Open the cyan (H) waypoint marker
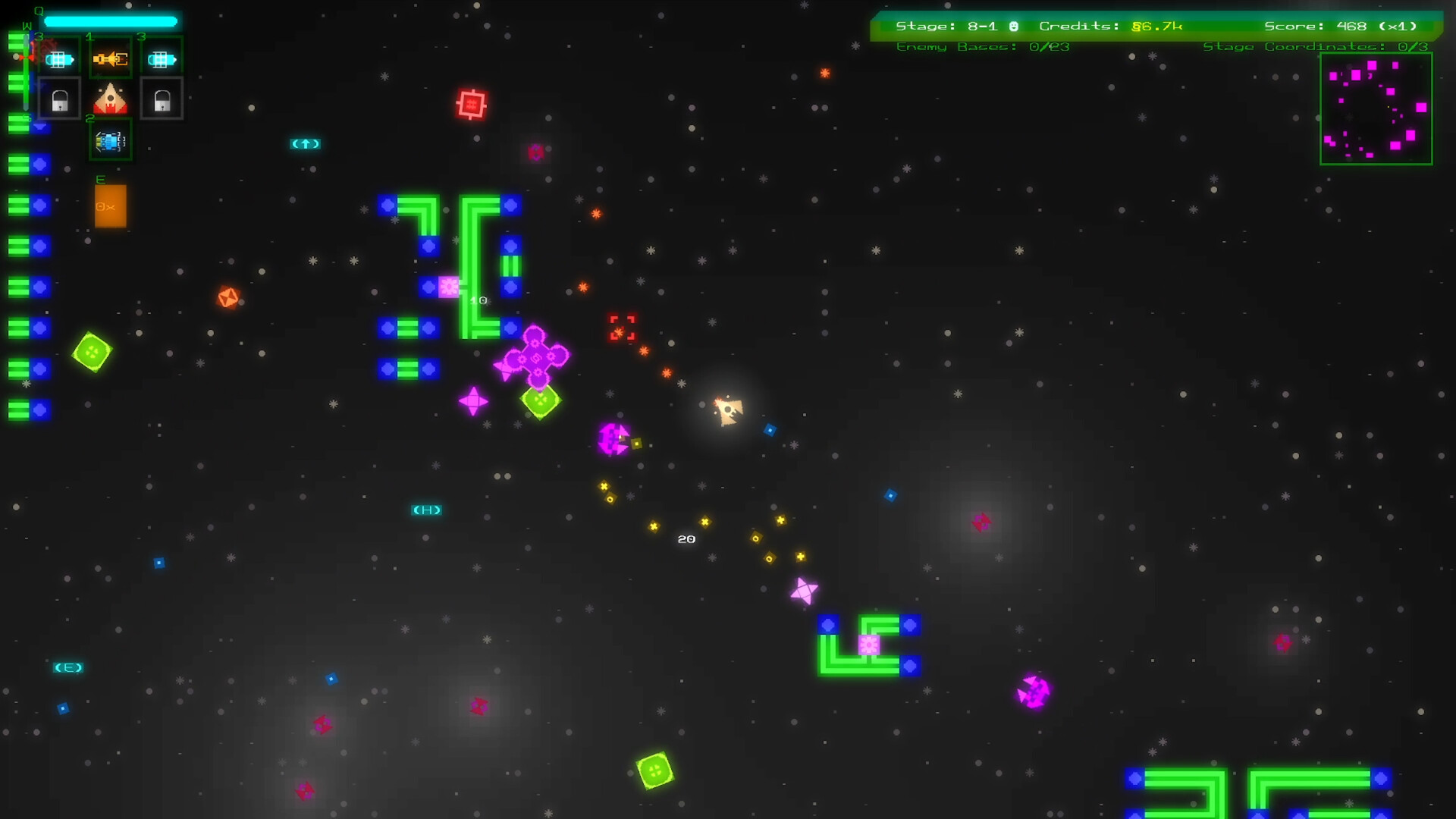1456x819 pixels. point(425,510)
